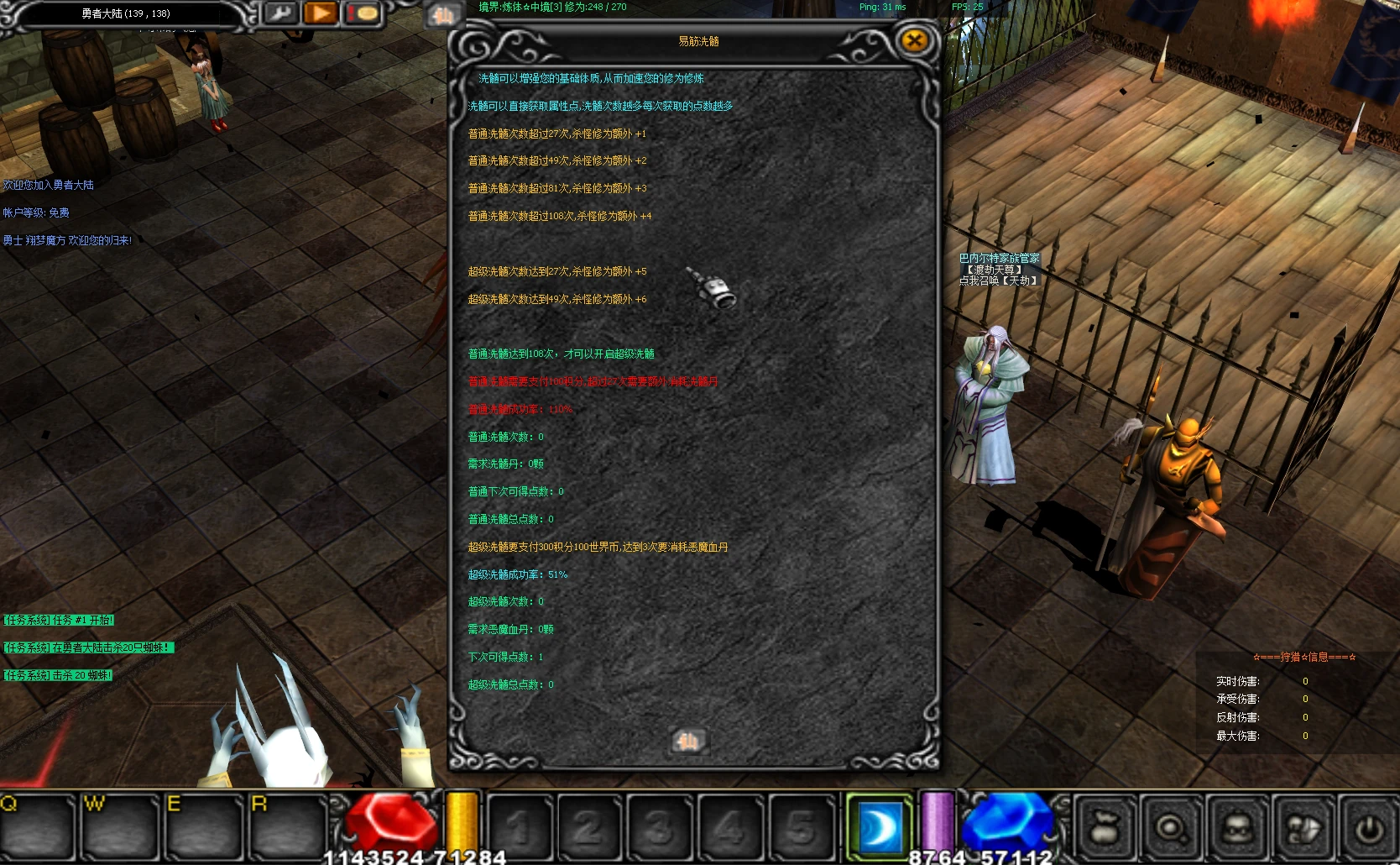
Task: Open the money bag inventory icon
Action: click(1105, 828)
